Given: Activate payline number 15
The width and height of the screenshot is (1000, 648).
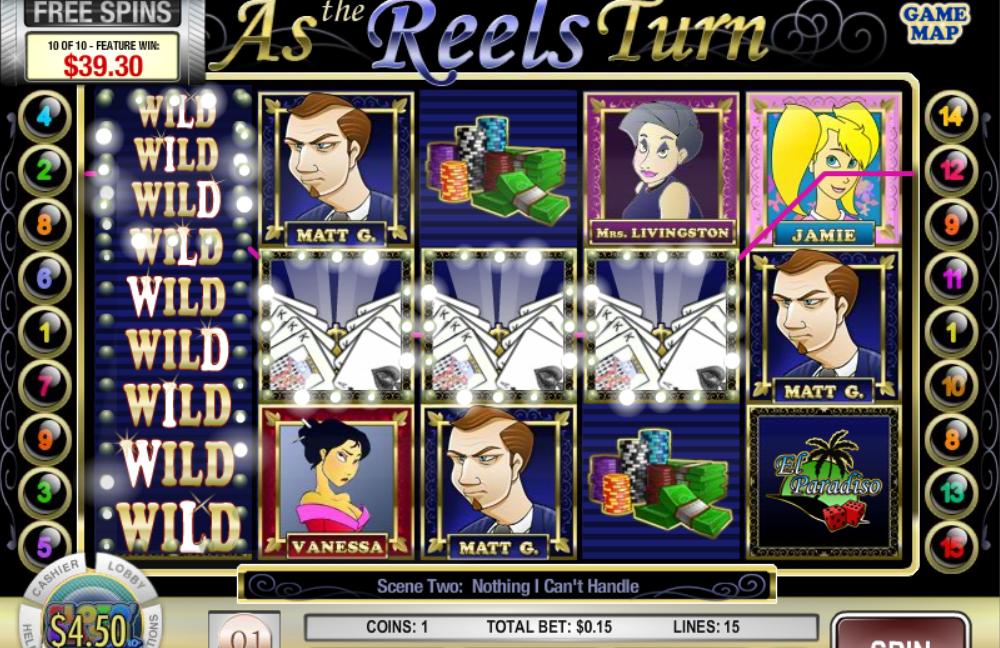Looking at the screenshot, I should tap(951, 546).
